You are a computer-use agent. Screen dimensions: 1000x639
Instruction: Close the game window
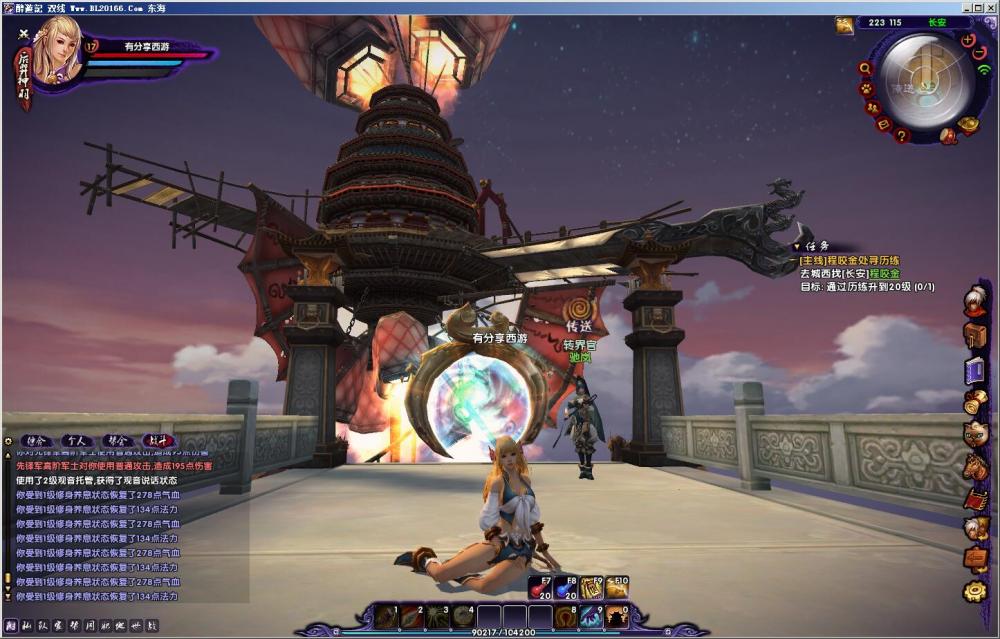point(989,7)
